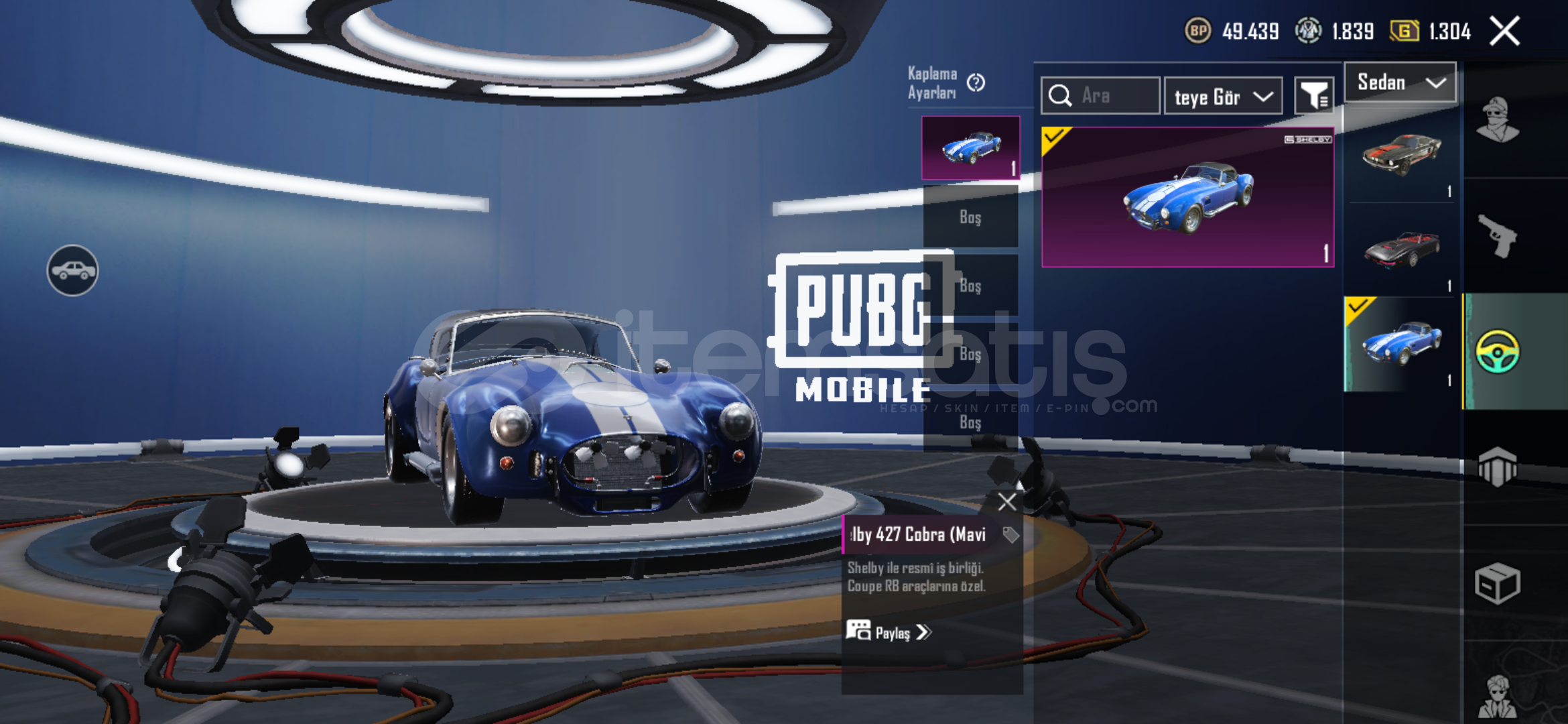1568x724 pixels.
Task: Choose the dark convertible car thumbnail
Action: 1401,249
